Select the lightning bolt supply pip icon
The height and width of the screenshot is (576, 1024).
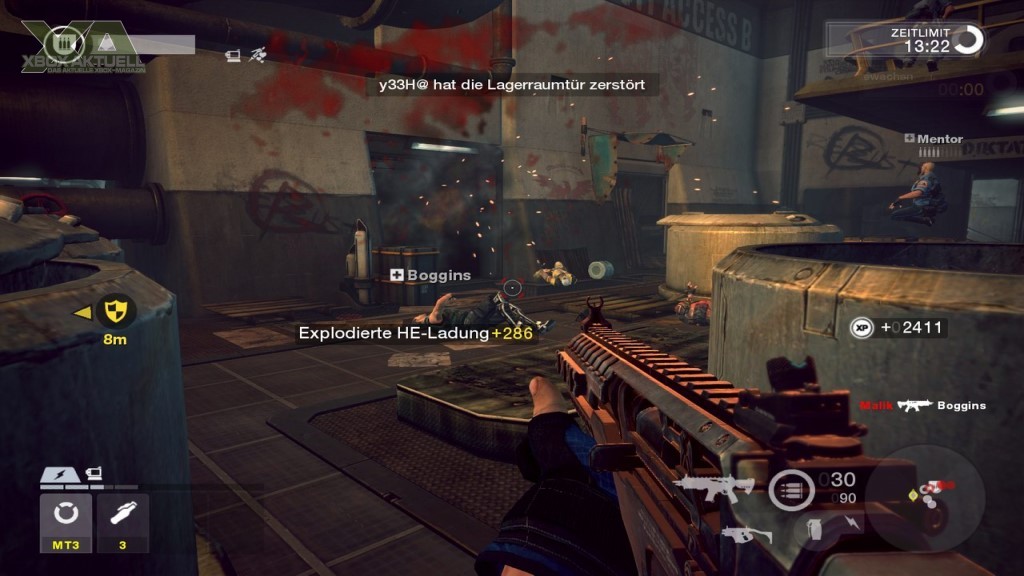[58, 474]
